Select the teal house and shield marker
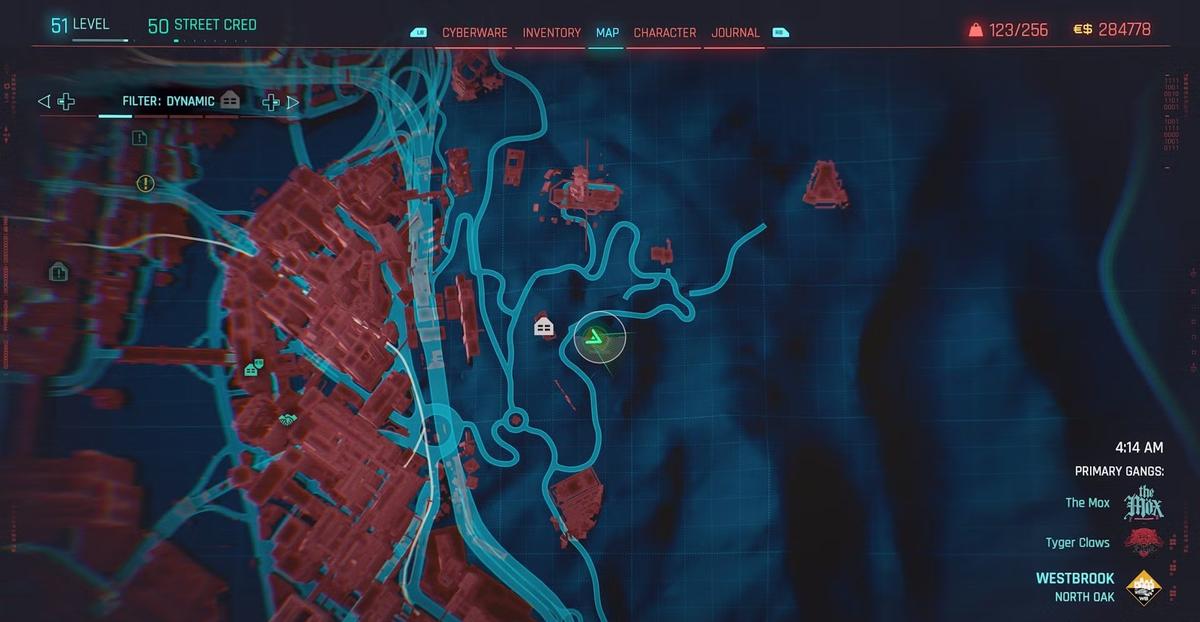Image resolution: width=1200 pixels, height=622 pixels. click(254, 368)
